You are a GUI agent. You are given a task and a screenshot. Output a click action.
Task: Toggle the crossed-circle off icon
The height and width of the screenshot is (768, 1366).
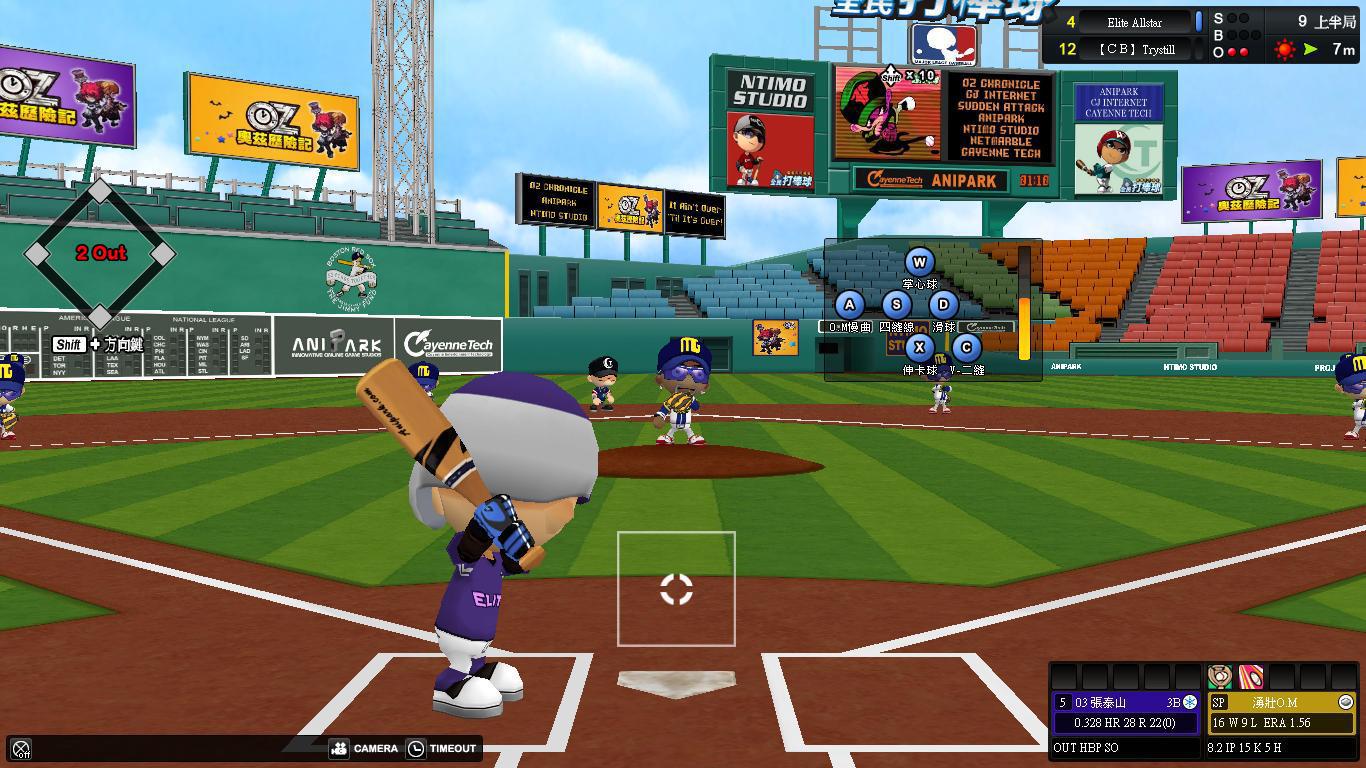pyautogui.click(x=20, y=749)
